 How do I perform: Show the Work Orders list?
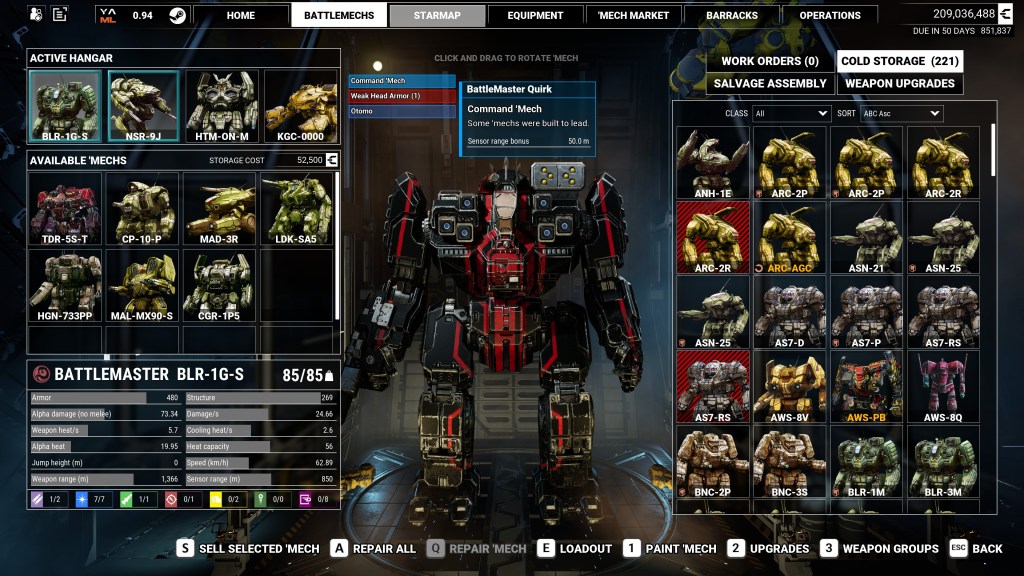769,61
